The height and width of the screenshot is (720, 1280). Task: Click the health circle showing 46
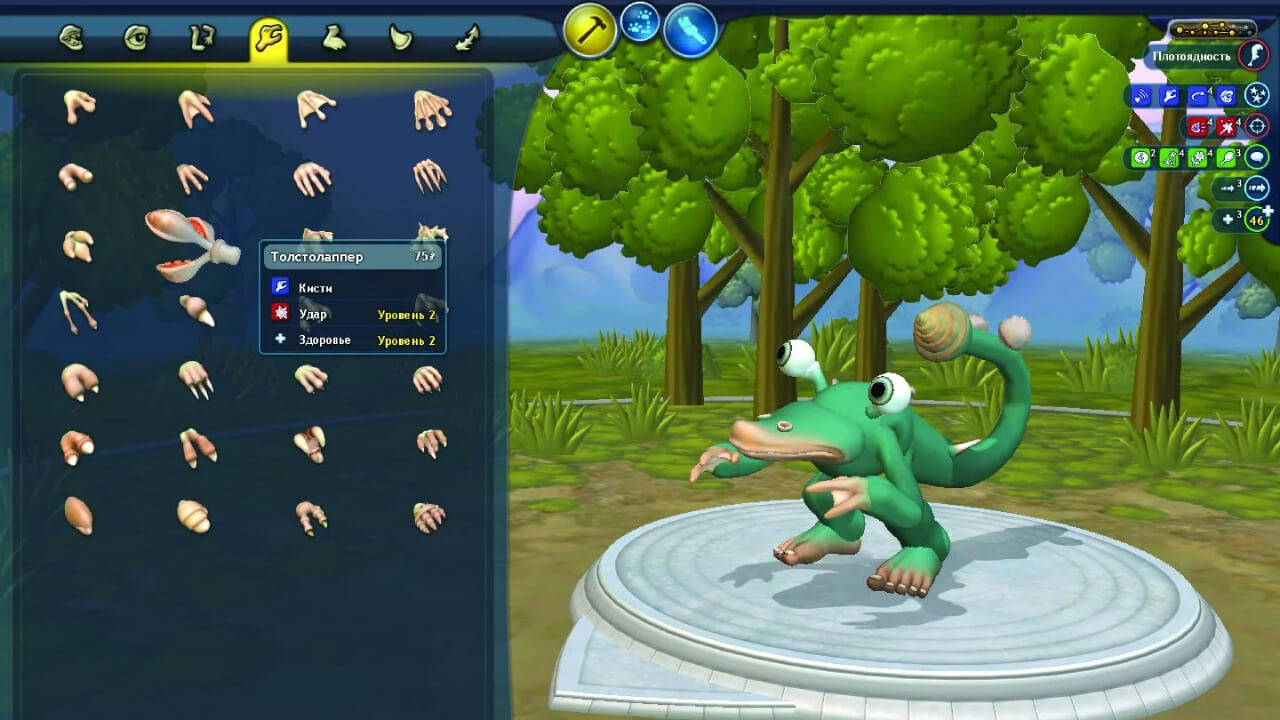coord(1256,219)
